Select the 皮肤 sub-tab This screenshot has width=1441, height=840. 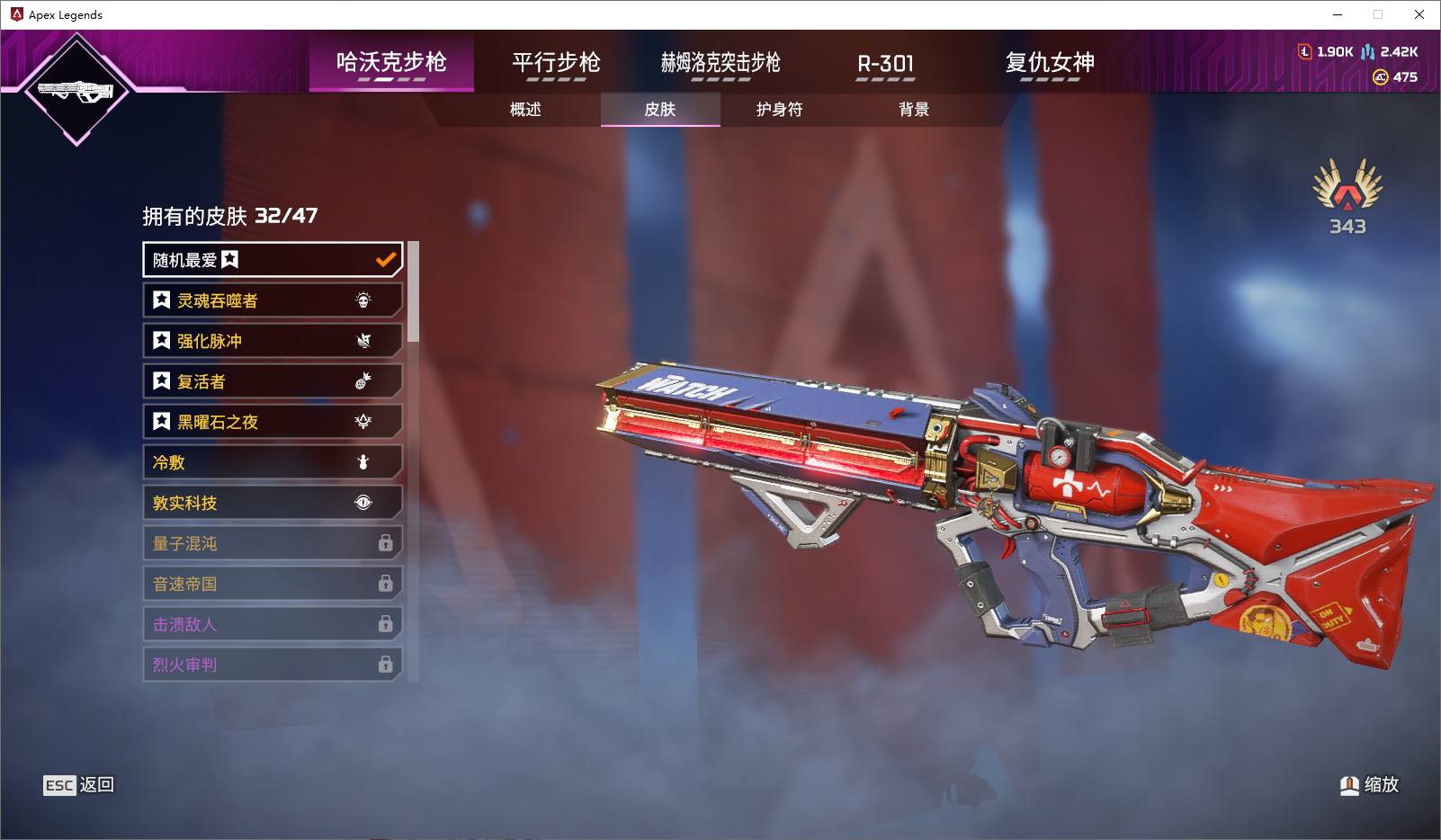pos(659,110)
